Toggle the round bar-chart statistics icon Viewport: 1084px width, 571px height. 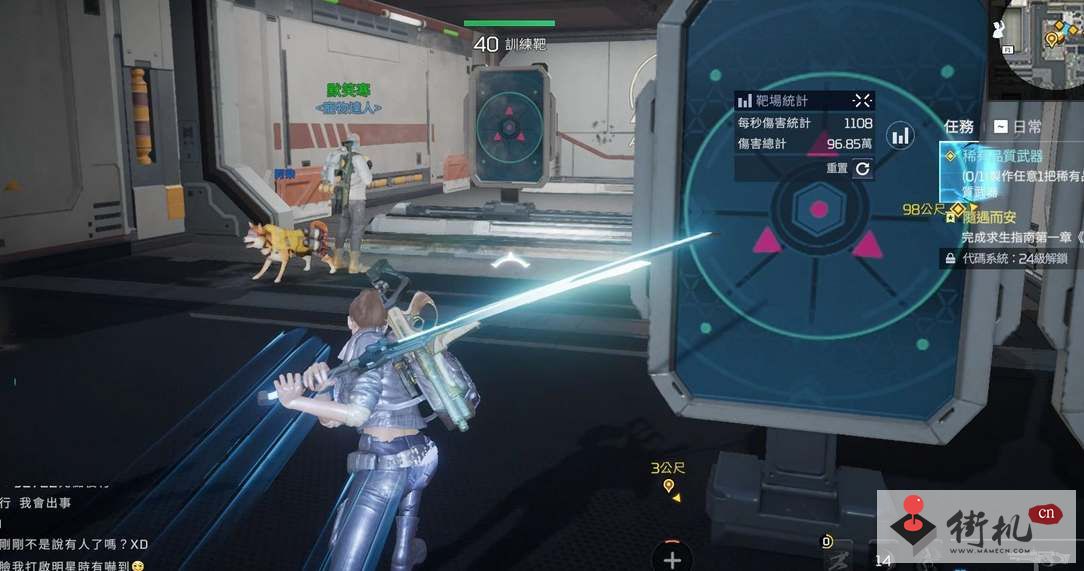901,135
